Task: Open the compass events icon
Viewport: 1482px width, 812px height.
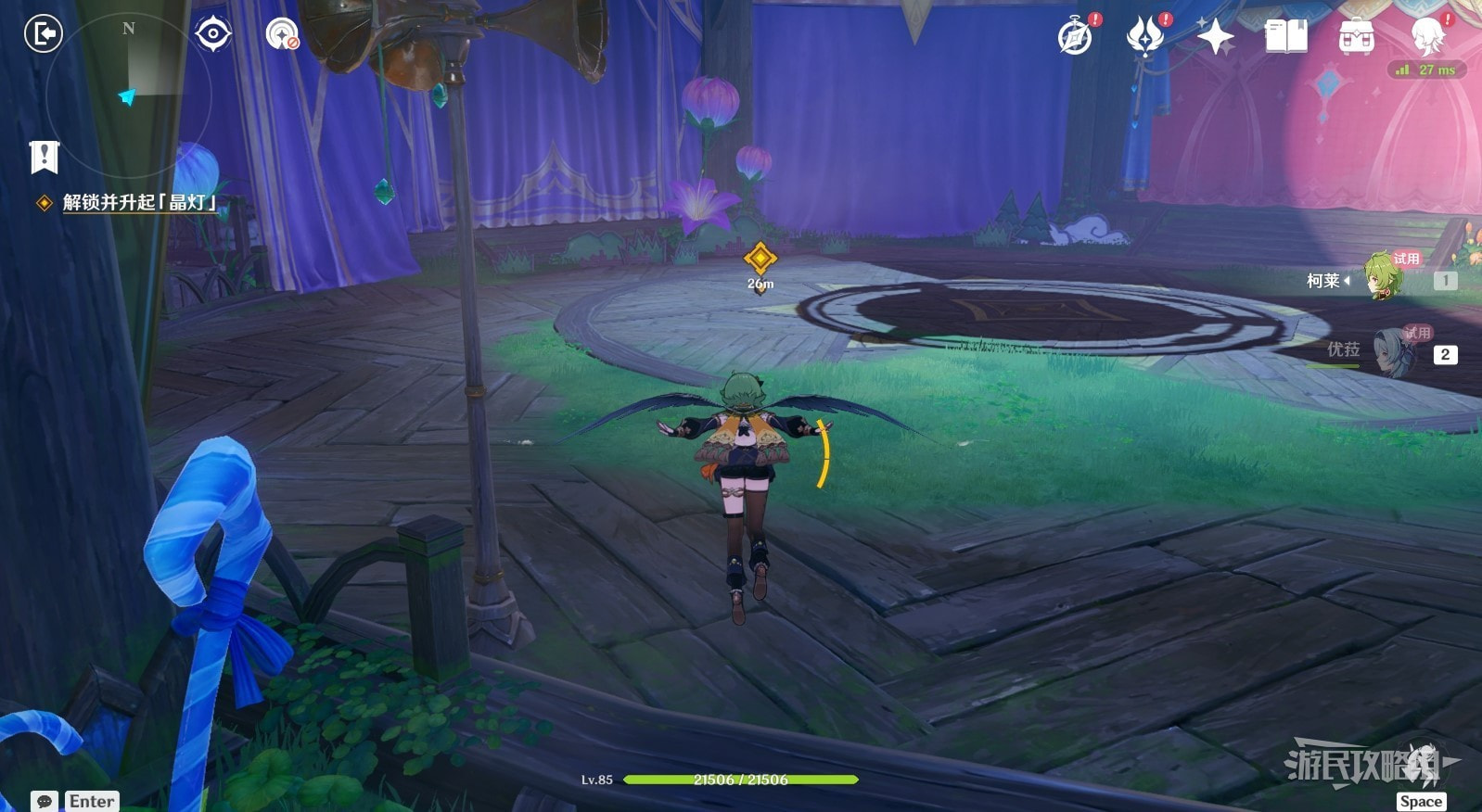Action: click(x=1076, y=37)
